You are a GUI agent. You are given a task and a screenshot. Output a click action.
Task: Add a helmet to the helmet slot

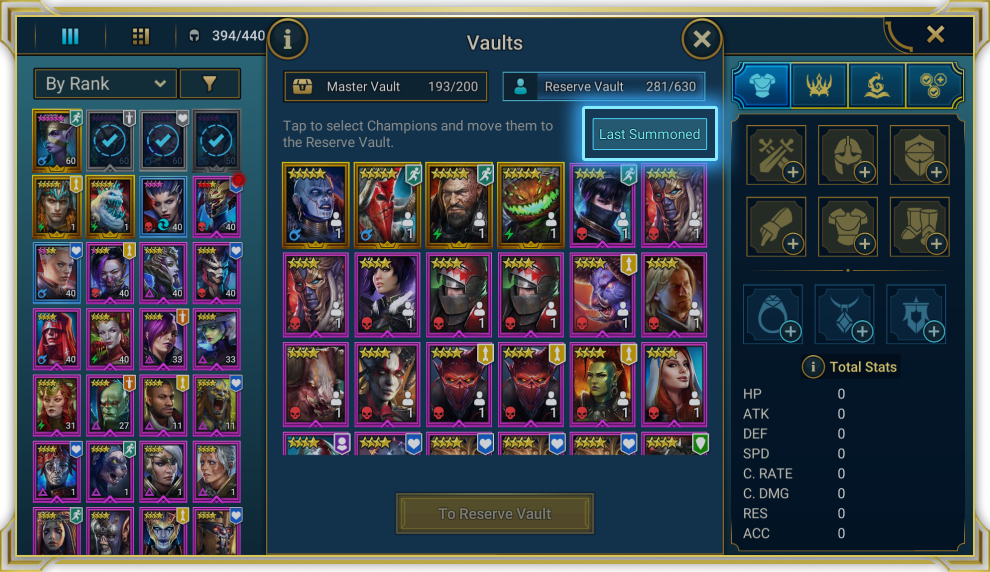point(848,156)
